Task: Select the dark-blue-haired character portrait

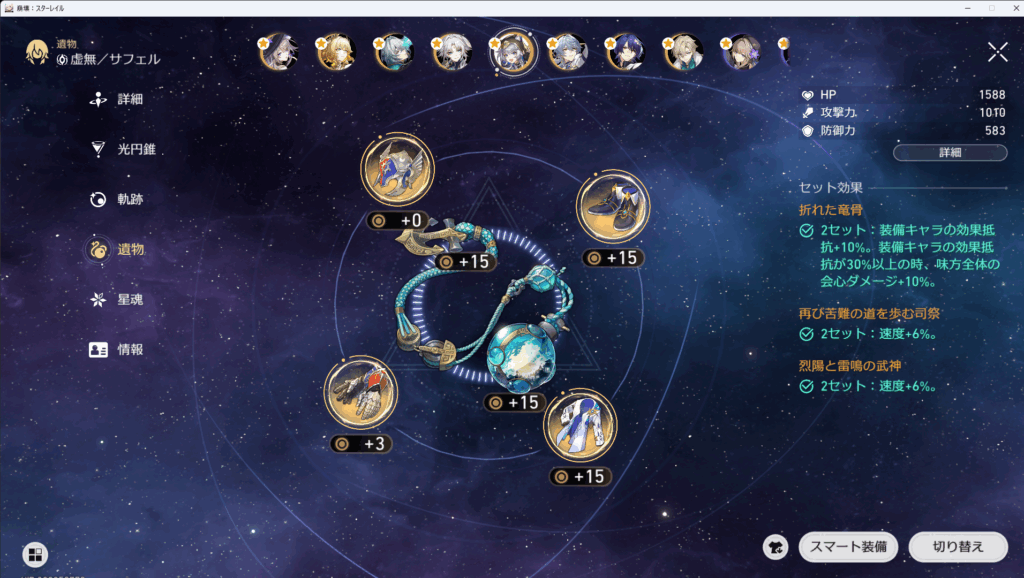Action: (x=625, y=53)
